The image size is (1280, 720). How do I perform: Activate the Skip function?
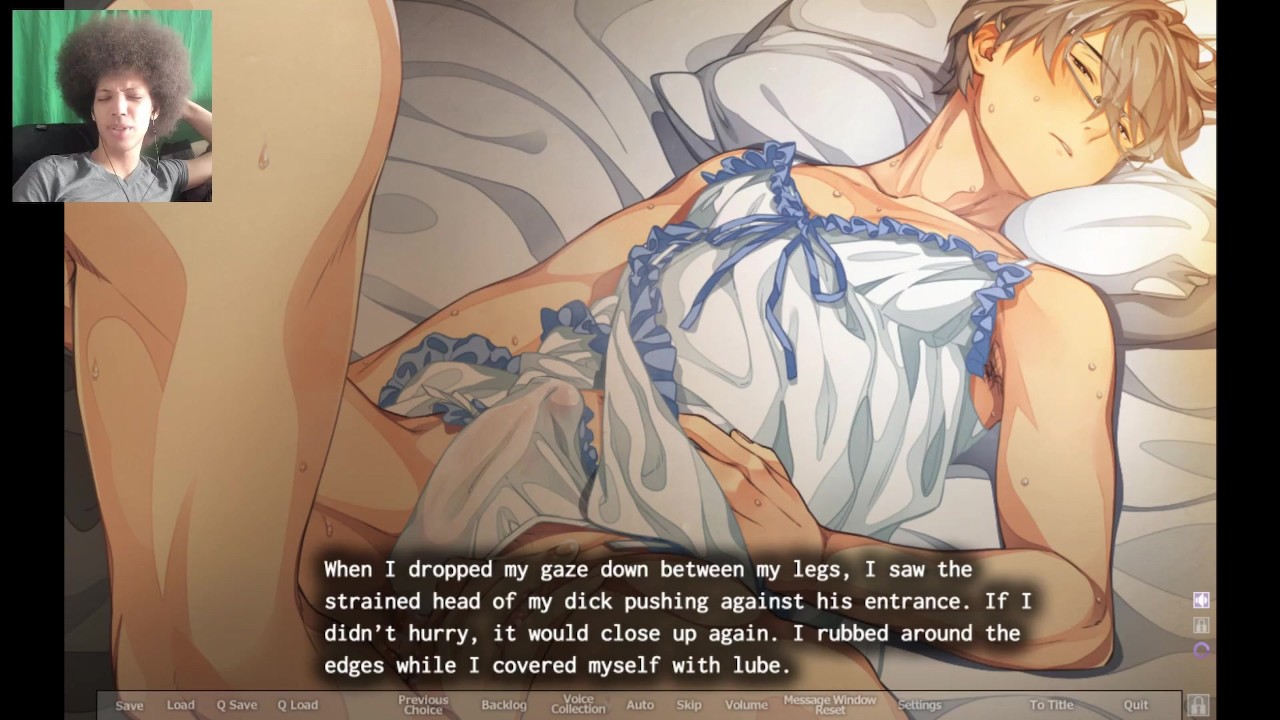[689, 705]
